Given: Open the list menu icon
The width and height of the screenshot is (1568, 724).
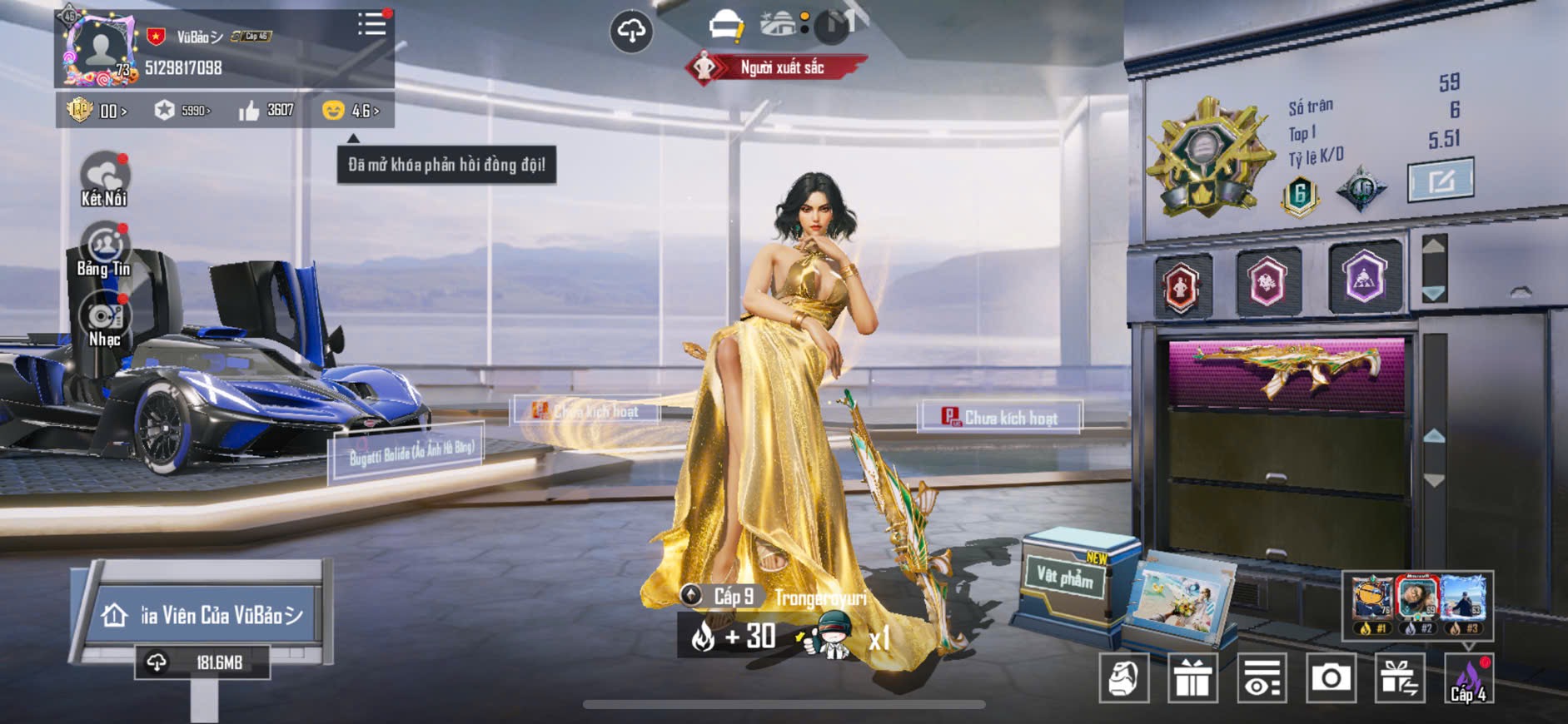Looking at the screenshot, I should point(371,23).
